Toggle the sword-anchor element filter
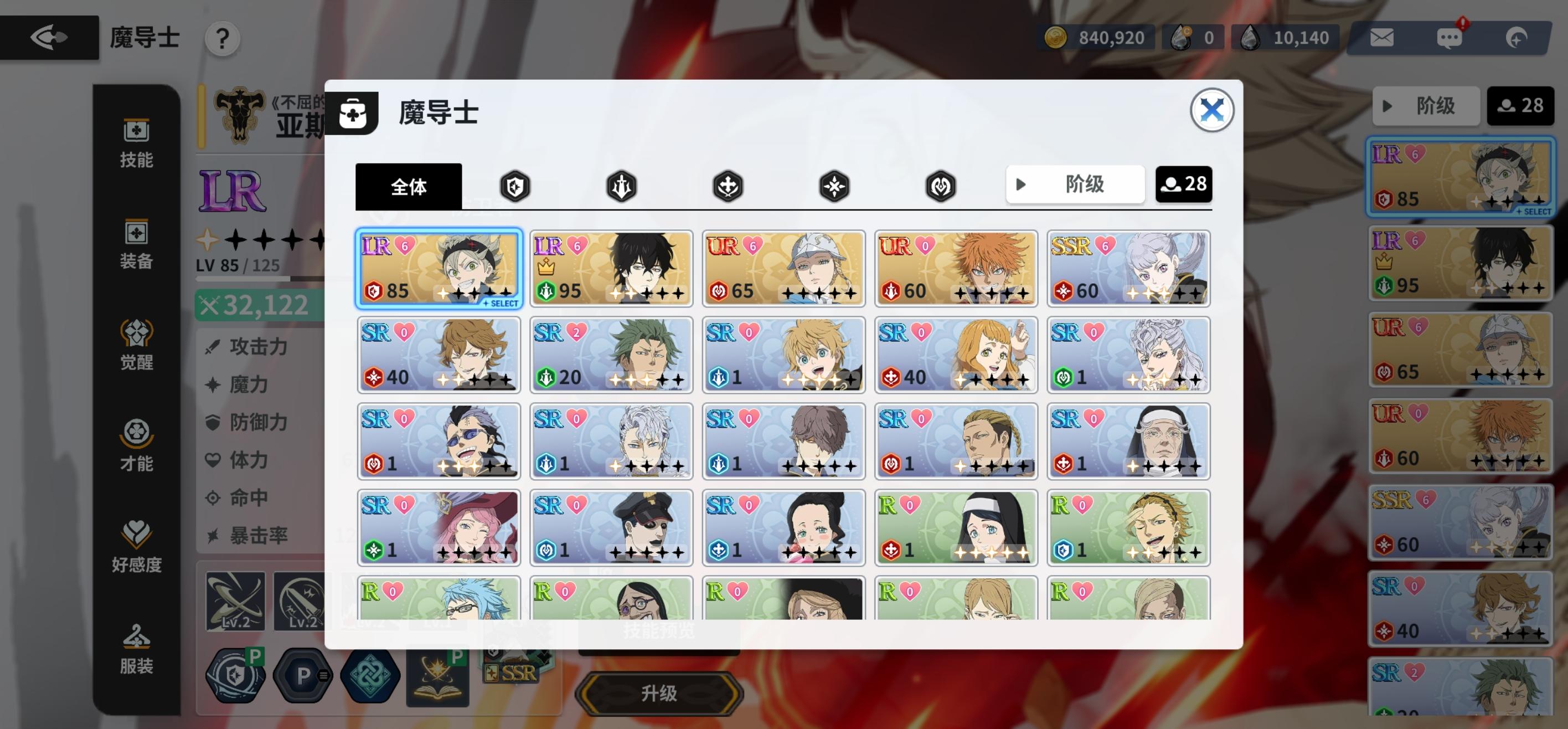Image resolution: width=1568 pixels, height=729 pixels. [x=621, y=186]
